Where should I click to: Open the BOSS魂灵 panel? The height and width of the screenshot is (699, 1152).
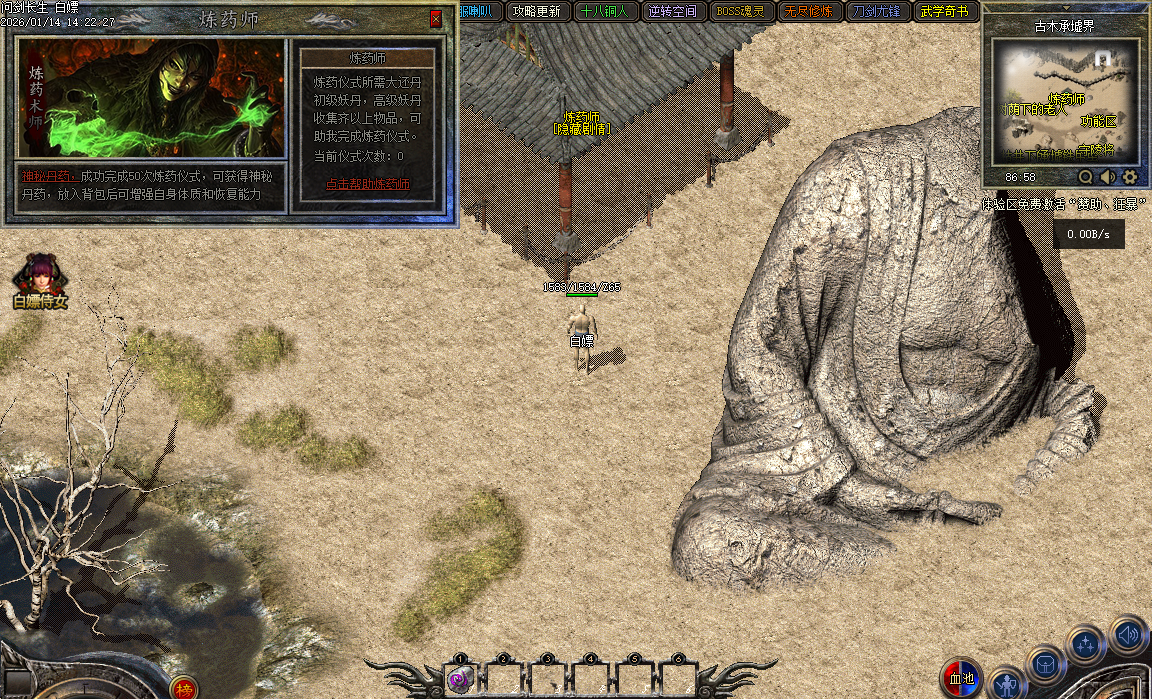pos(740,12)
